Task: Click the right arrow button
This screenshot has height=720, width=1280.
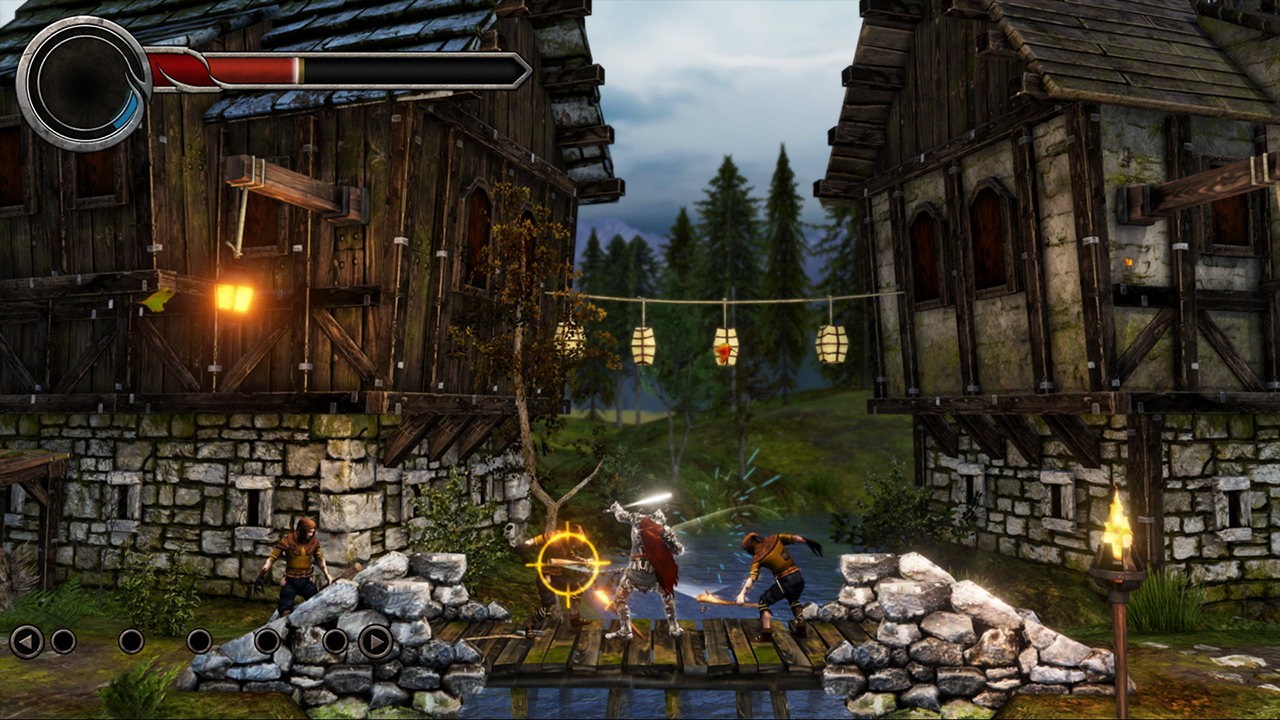Action: [375, 641]
